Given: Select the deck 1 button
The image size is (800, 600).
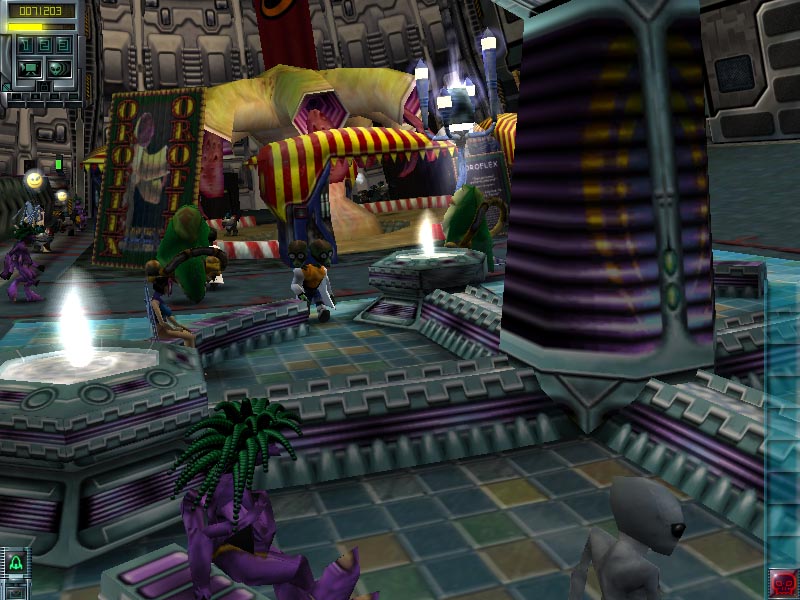Looking at the screenshot, I should point(26,45).
